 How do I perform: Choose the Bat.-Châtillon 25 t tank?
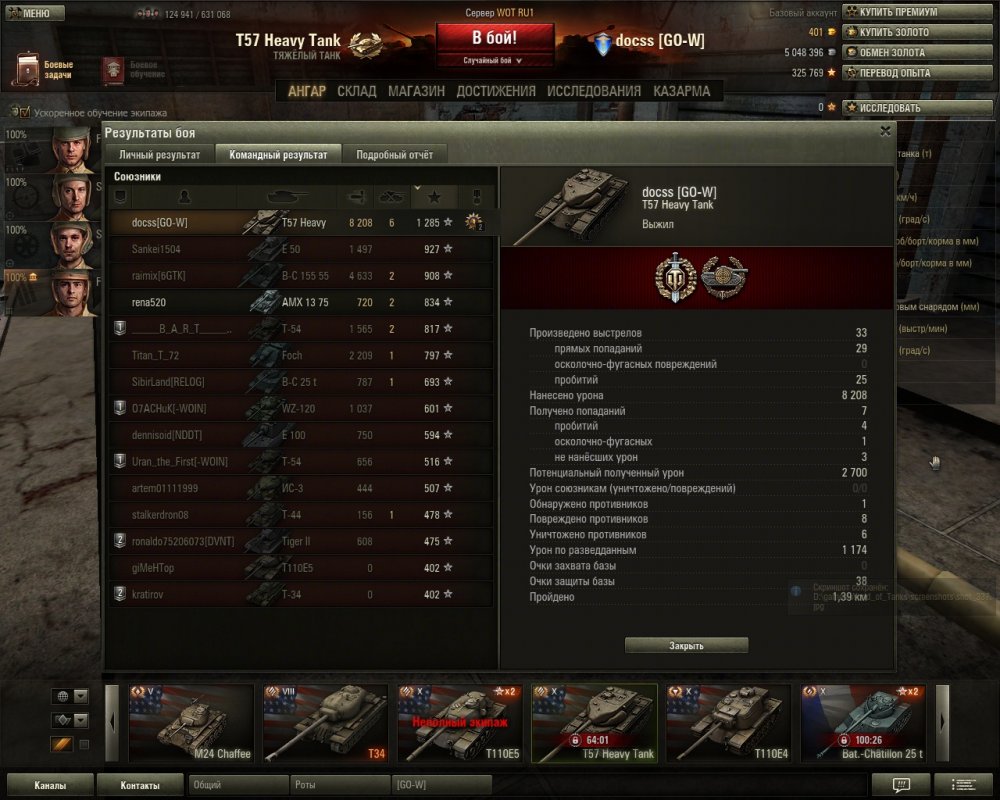[863, 723]
